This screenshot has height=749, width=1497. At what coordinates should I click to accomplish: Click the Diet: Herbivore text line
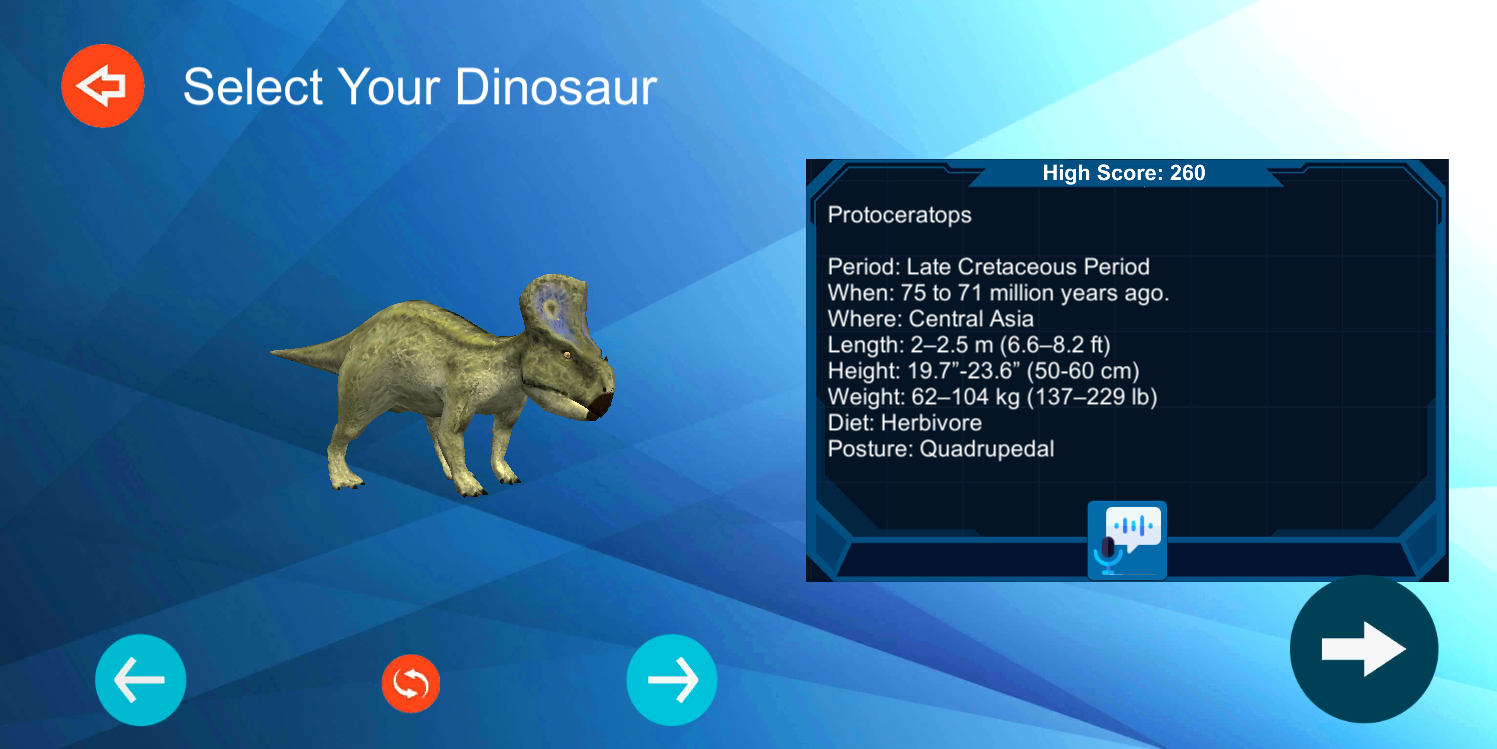pos(903,422)
